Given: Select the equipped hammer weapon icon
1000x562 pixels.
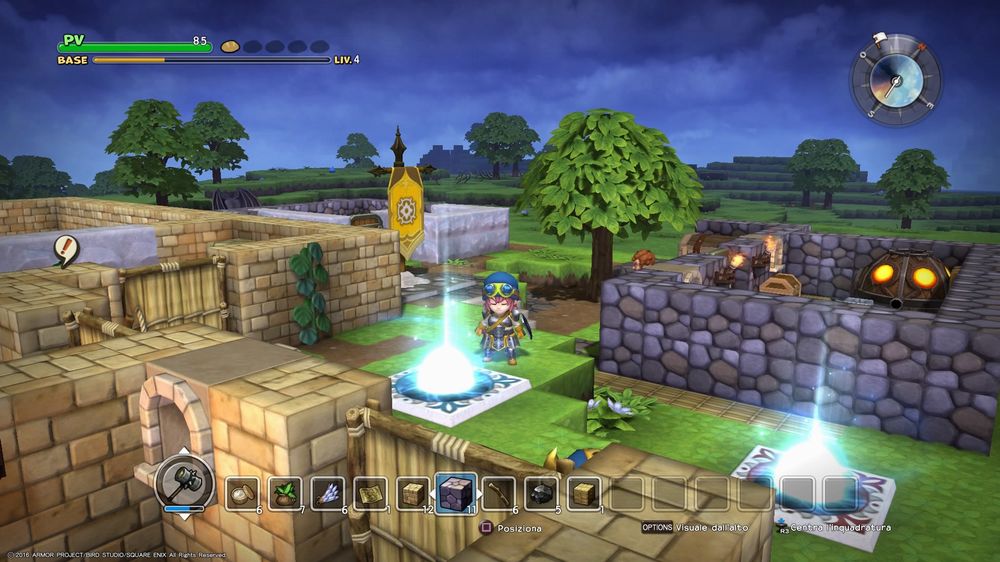Looking at the screenshot, I should pyautogui.click(x=185, y=482).
